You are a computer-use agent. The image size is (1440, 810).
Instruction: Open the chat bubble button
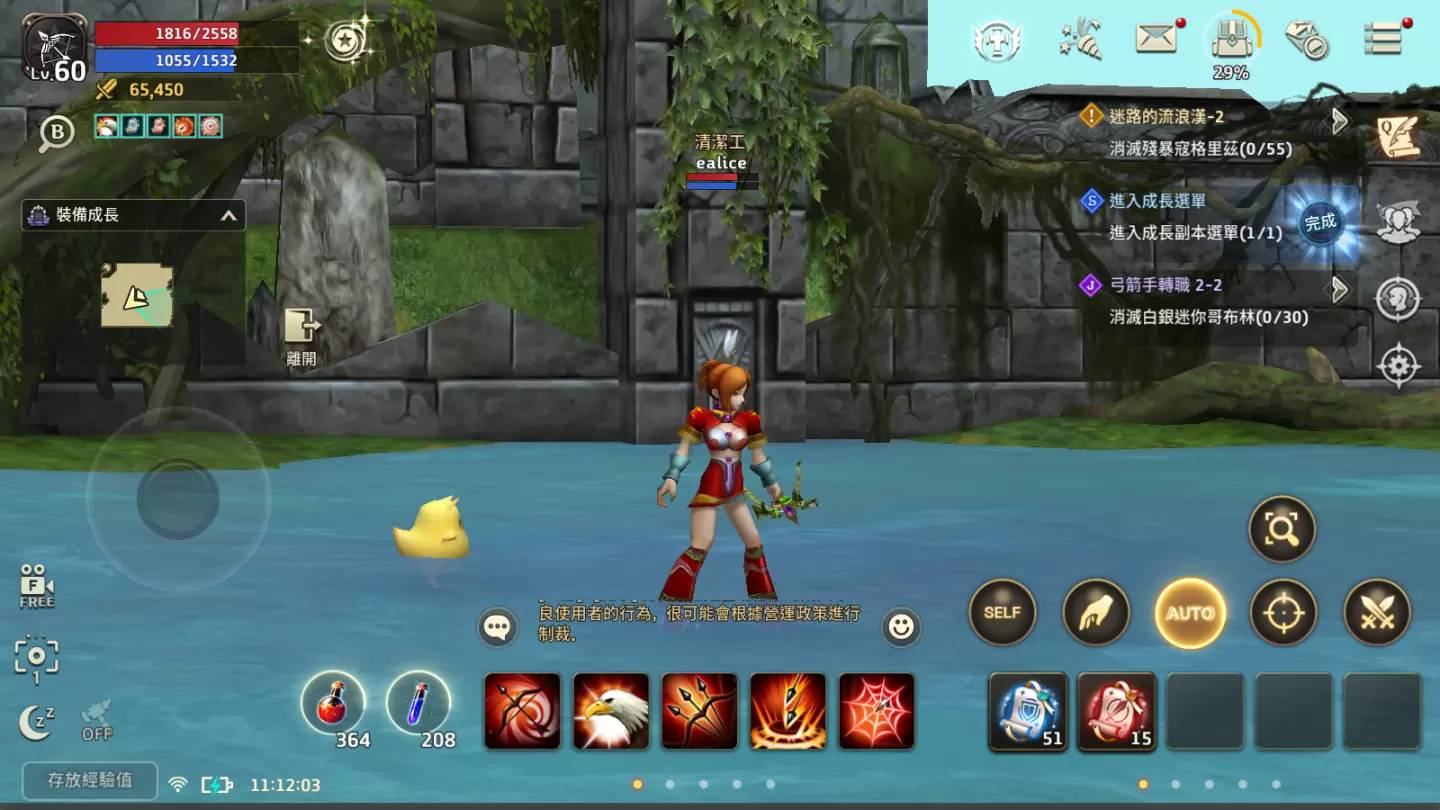pyautogui.click(x=497, y=627)
